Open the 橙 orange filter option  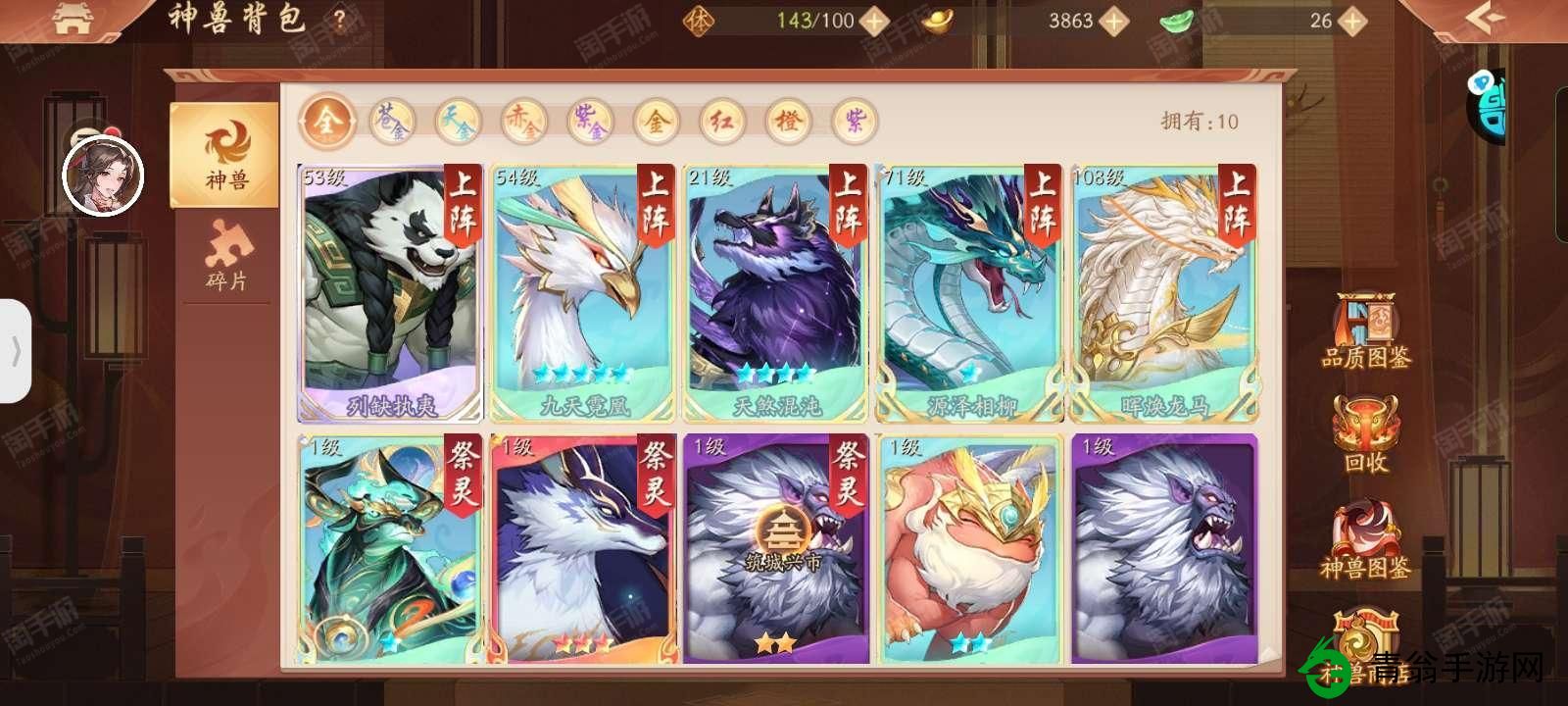pyautogui.click(x=787, y=122)
